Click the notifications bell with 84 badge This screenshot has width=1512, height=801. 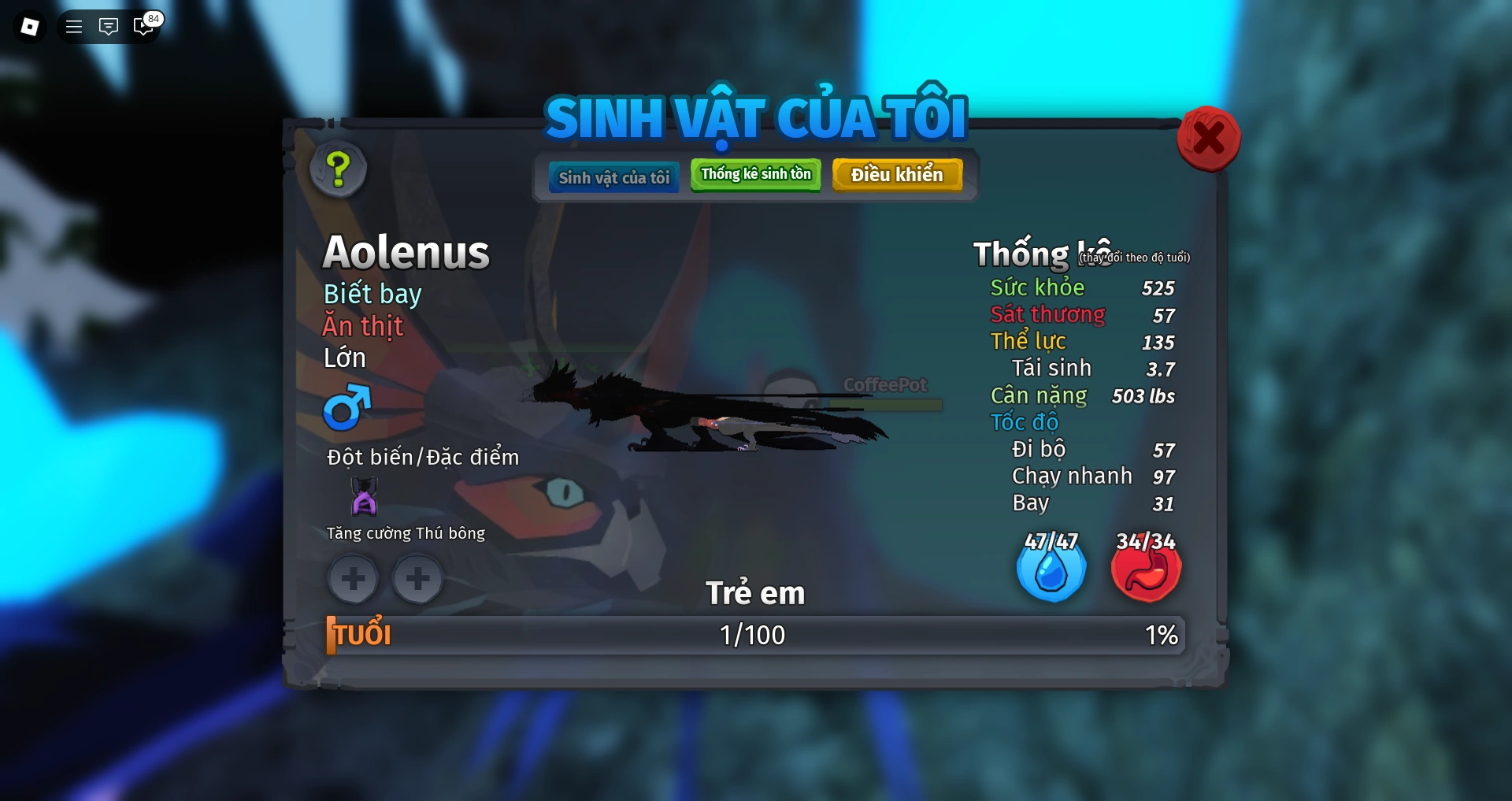point(143,26)
